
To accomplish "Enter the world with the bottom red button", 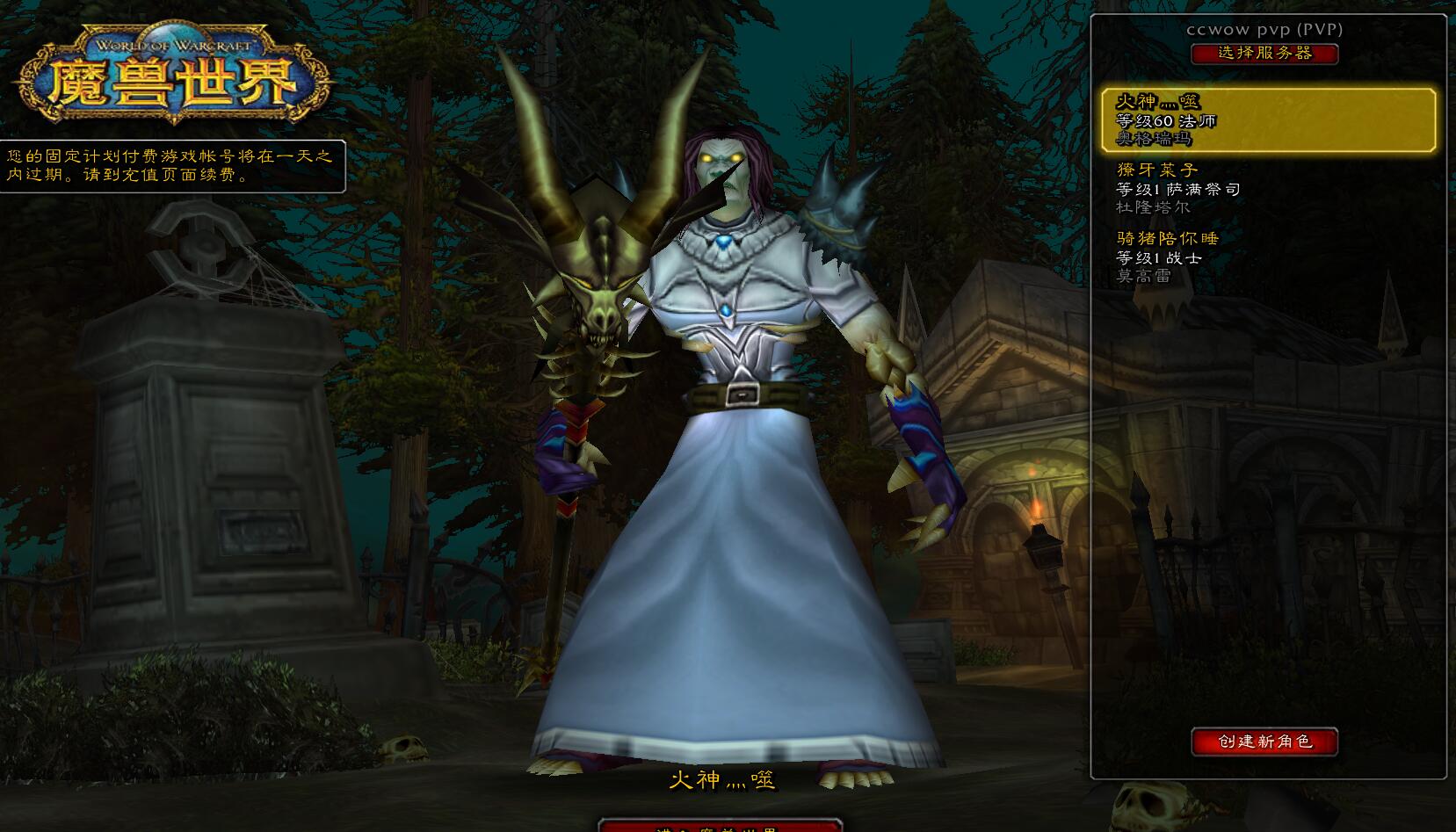I will point(720,826).
